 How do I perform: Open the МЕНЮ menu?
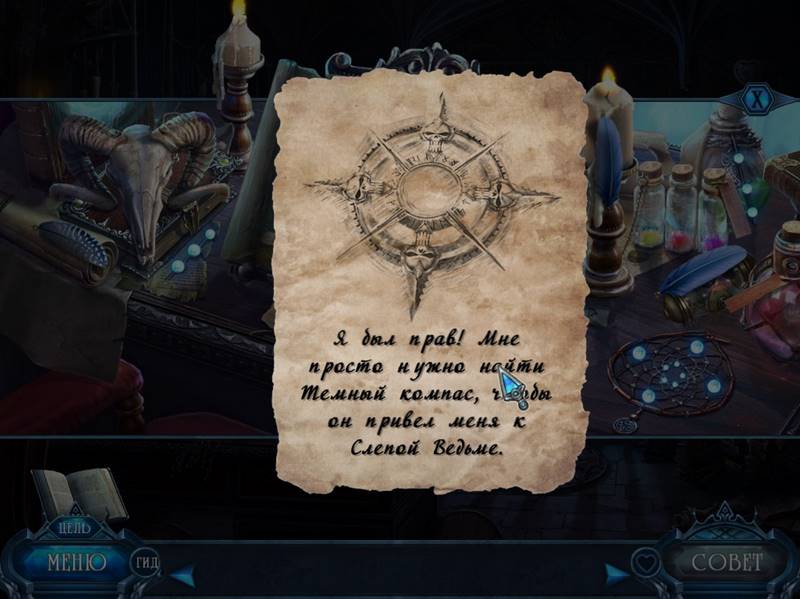coord(76,562)
